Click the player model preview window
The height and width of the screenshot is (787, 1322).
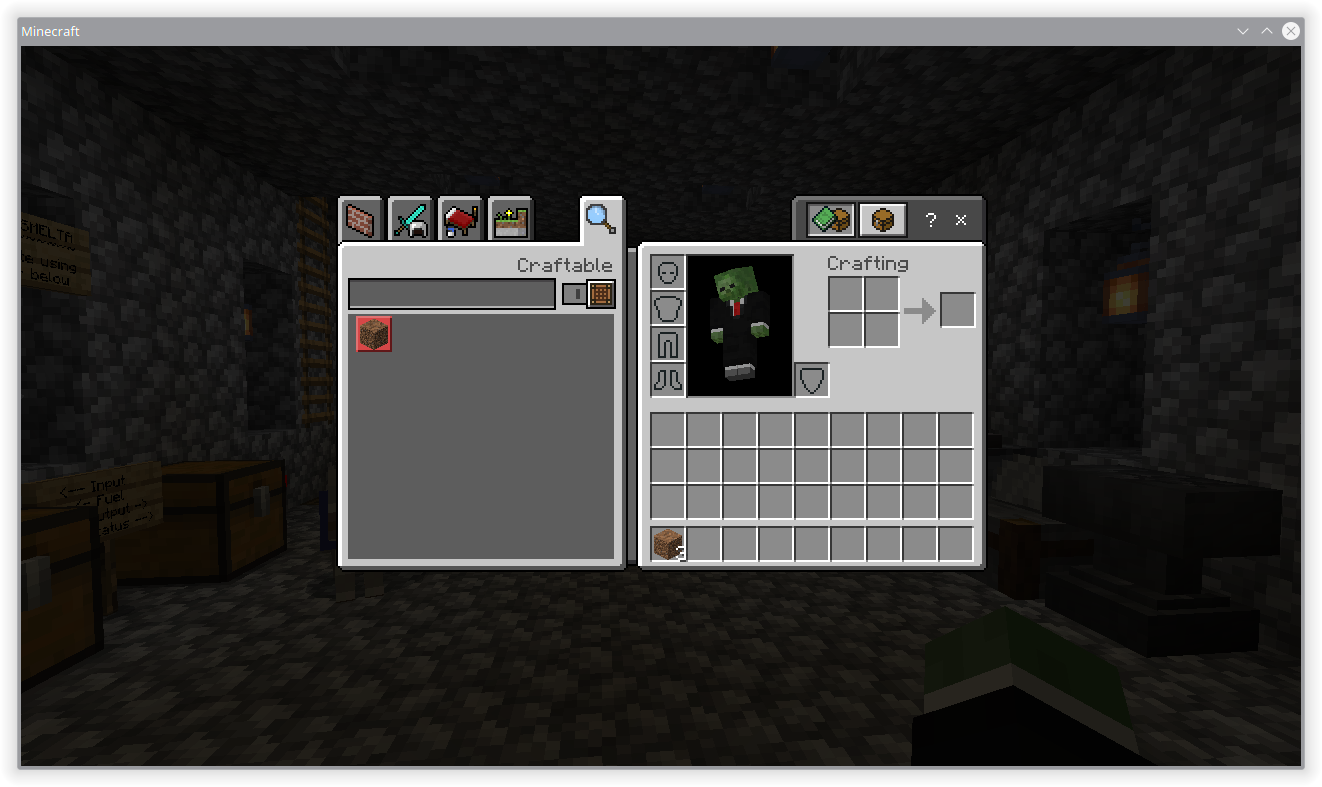click(740, 325)
